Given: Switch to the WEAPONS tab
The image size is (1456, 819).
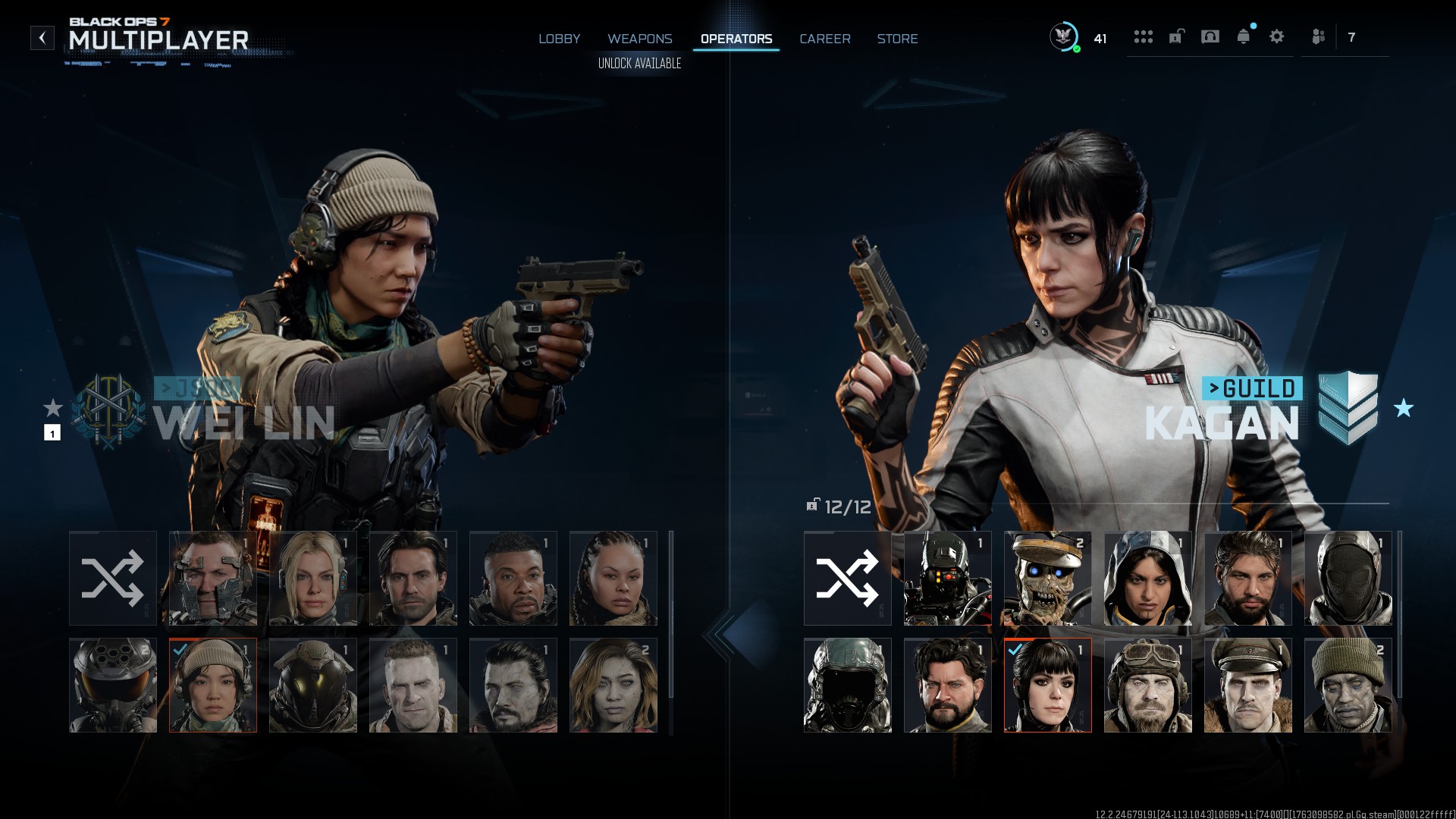Looking at the screenshot, I should (x=641, y=39).
